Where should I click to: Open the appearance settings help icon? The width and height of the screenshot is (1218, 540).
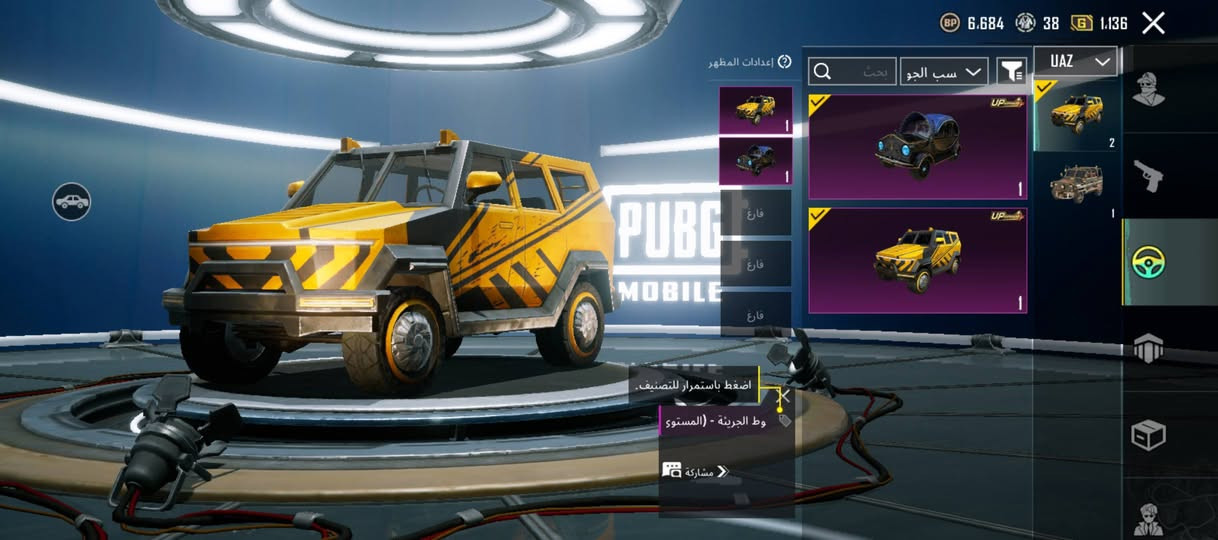(x=785, y=62)
